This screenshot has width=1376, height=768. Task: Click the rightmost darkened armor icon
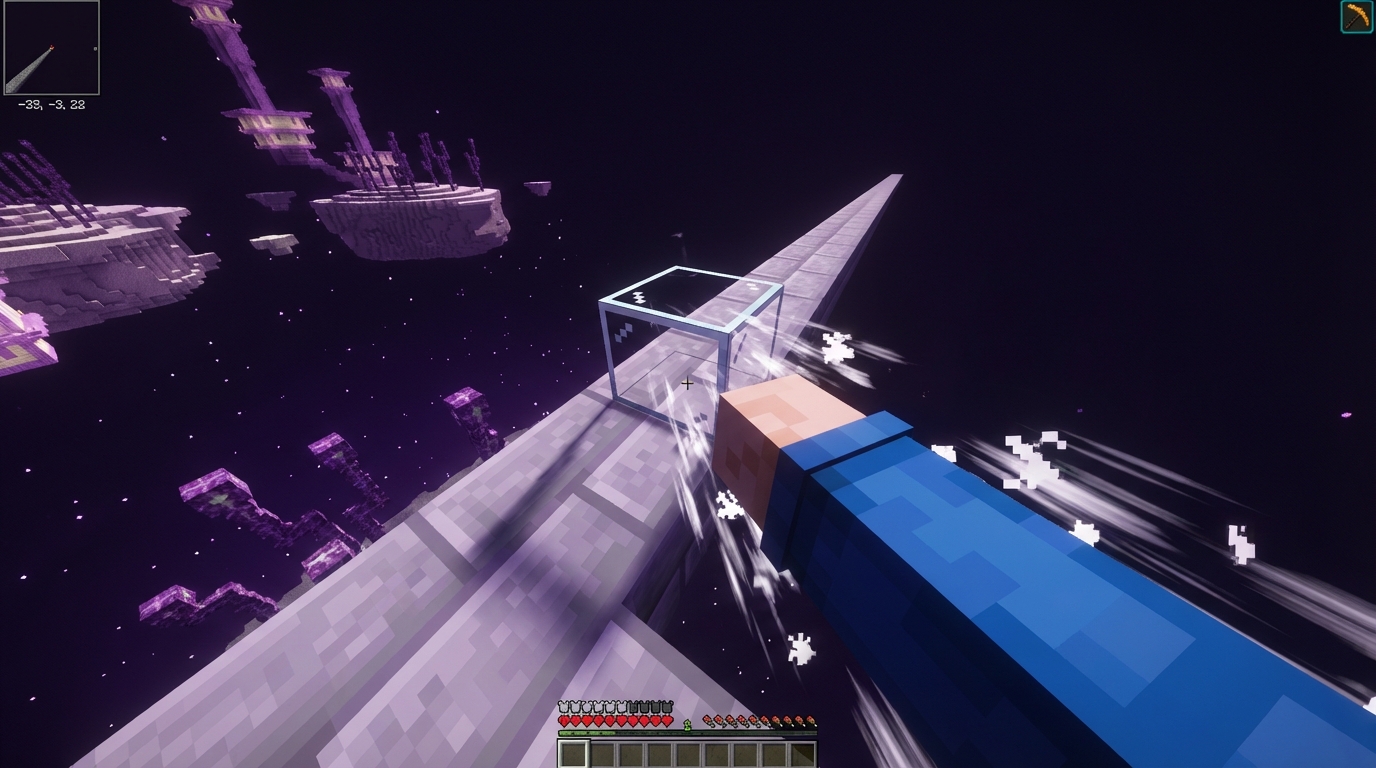click(668, 707)
